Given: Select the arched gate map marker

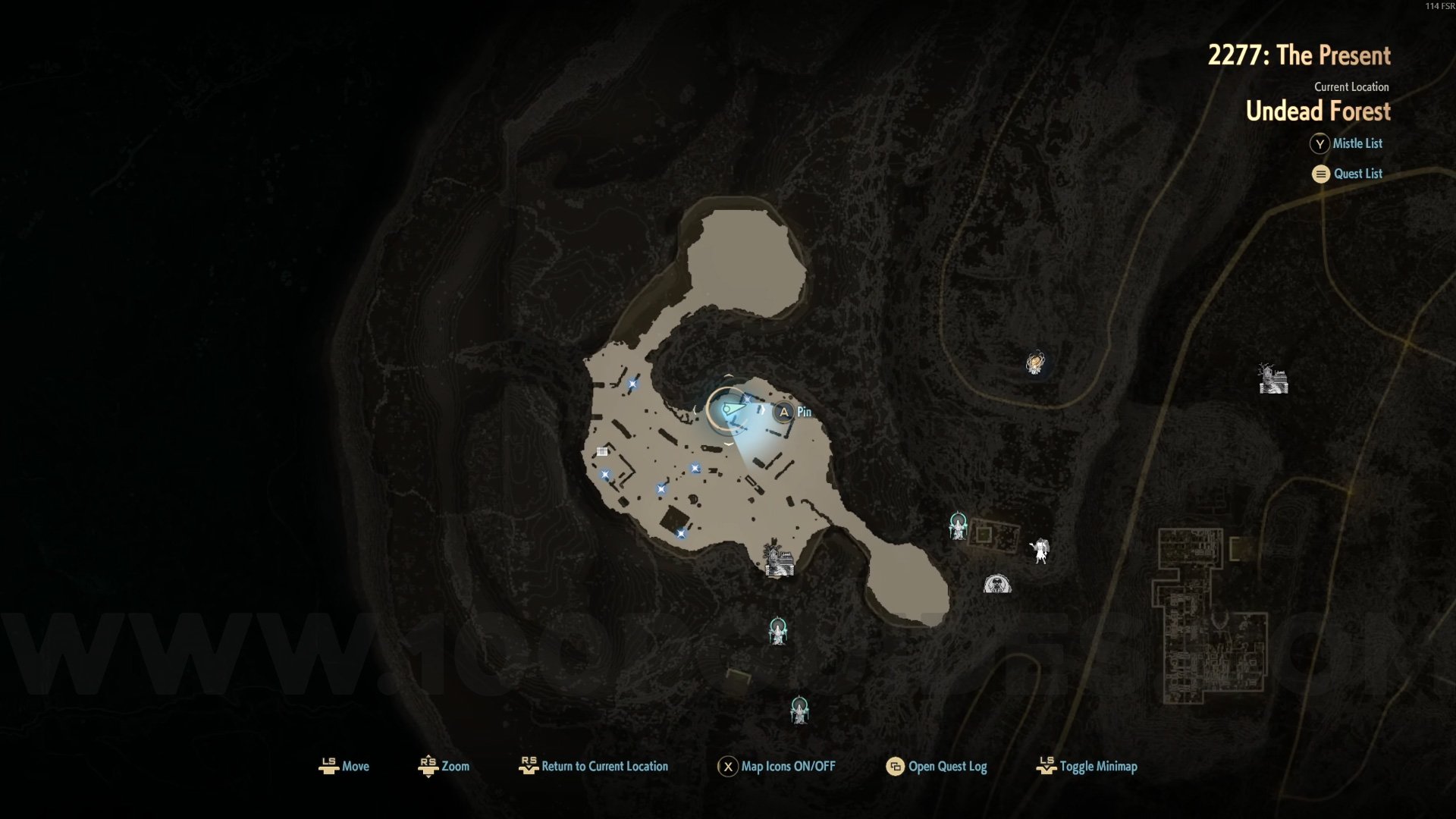Looking at the screenshot, I should (996, 583).
